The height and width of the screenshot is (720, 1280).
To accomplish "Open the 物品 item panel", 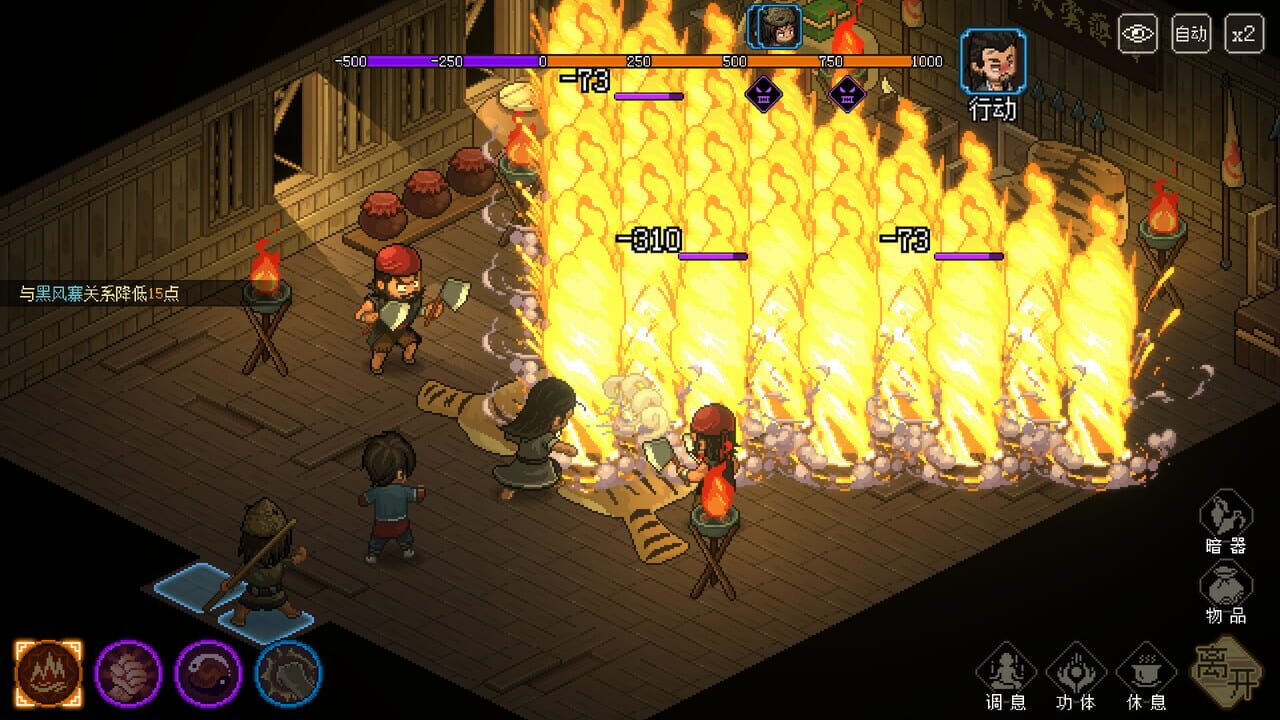I will [1227, 588].
